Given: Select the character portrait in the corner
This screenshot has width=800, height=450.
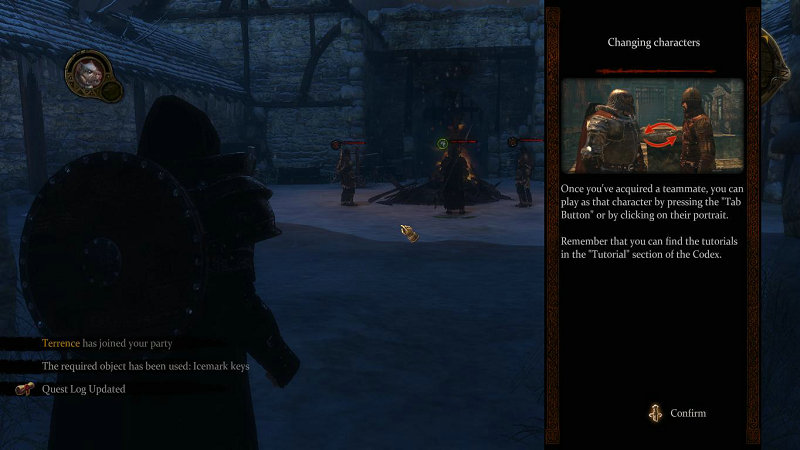Looking at the screenshot, I should [x=85, y=73].
